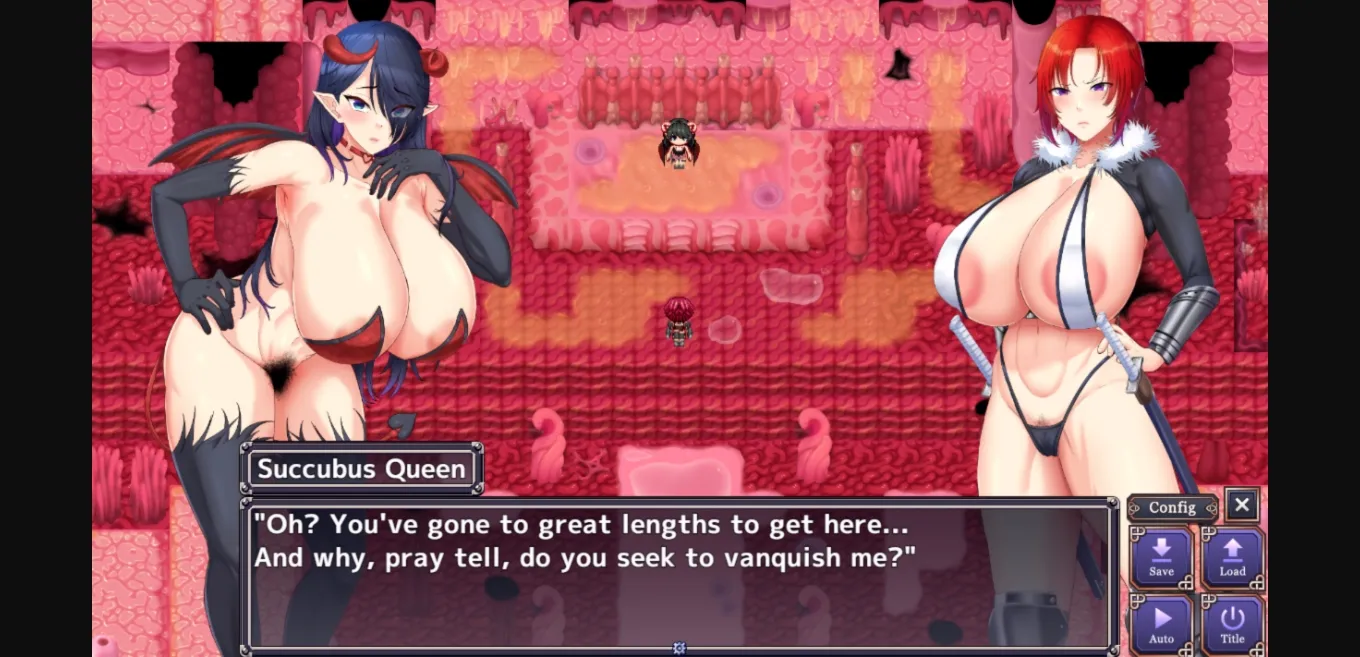The image size is (1360, 657).
Task: Open the Config menu
Action: click(1172, 508)
